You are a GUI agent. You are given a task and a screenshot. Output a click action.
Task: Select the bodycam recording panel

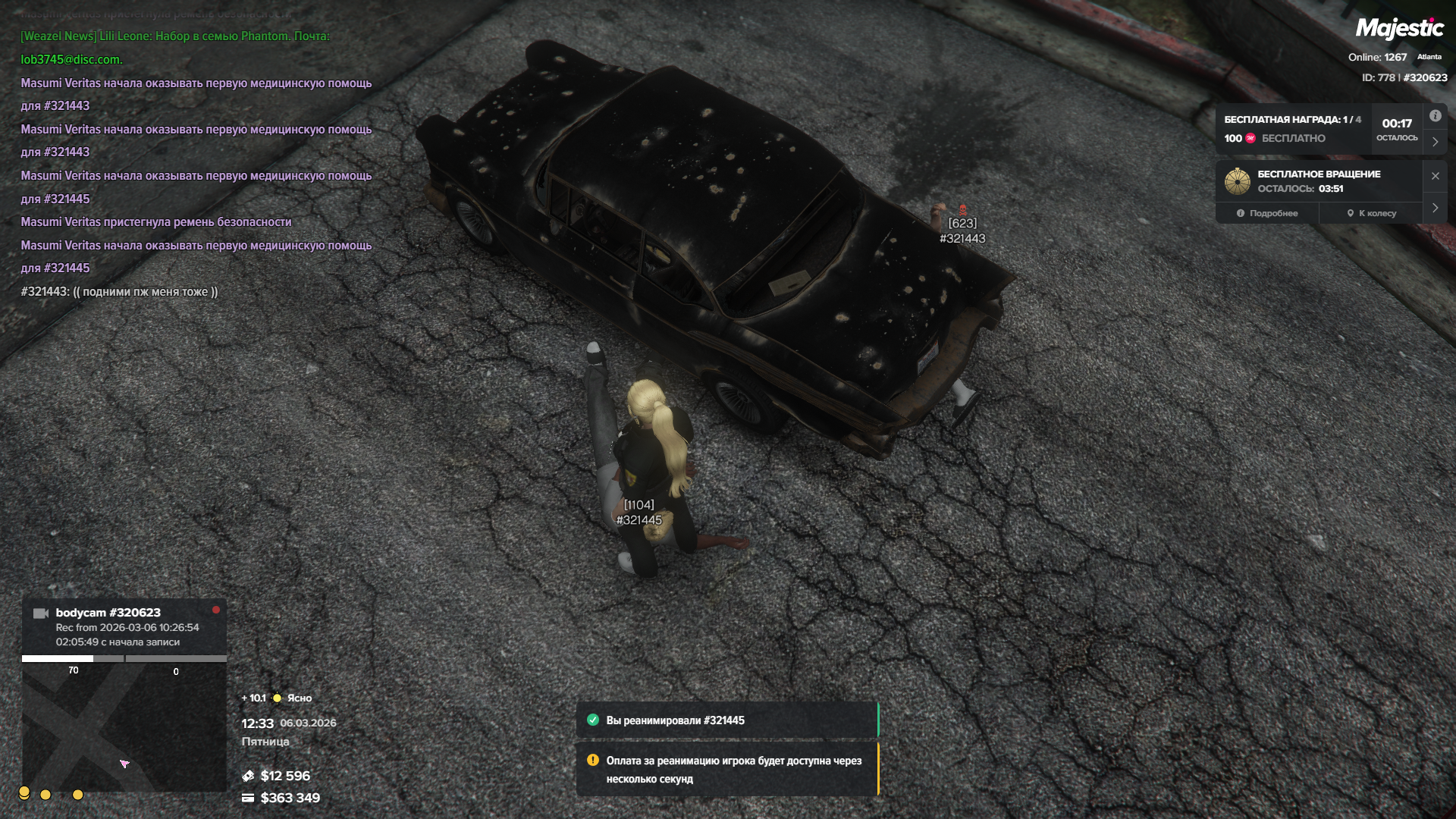[x=124, y=626]
